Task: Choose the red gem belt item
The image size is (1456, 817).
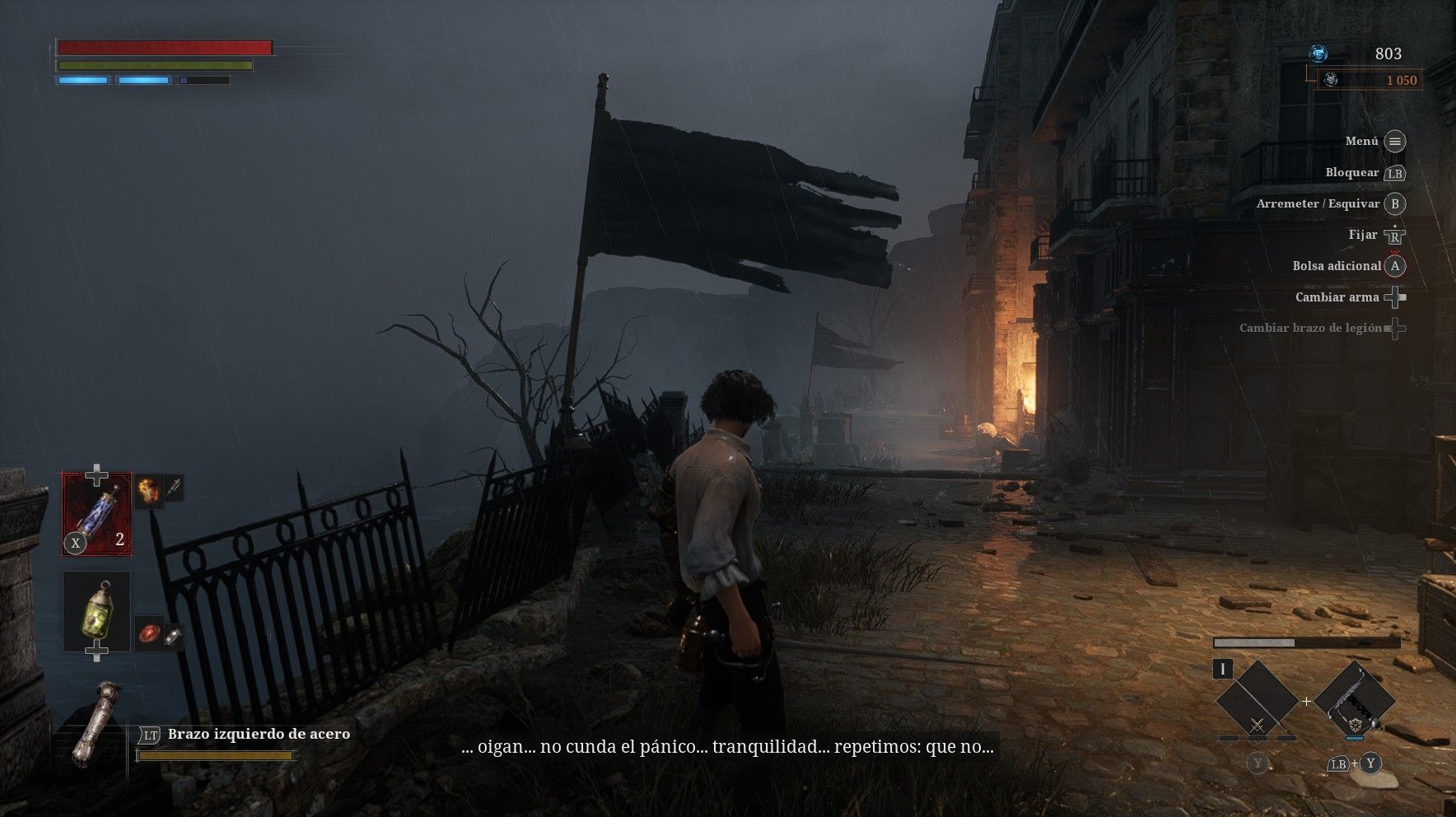Action: pyautogui.click(x=149, y=633)
